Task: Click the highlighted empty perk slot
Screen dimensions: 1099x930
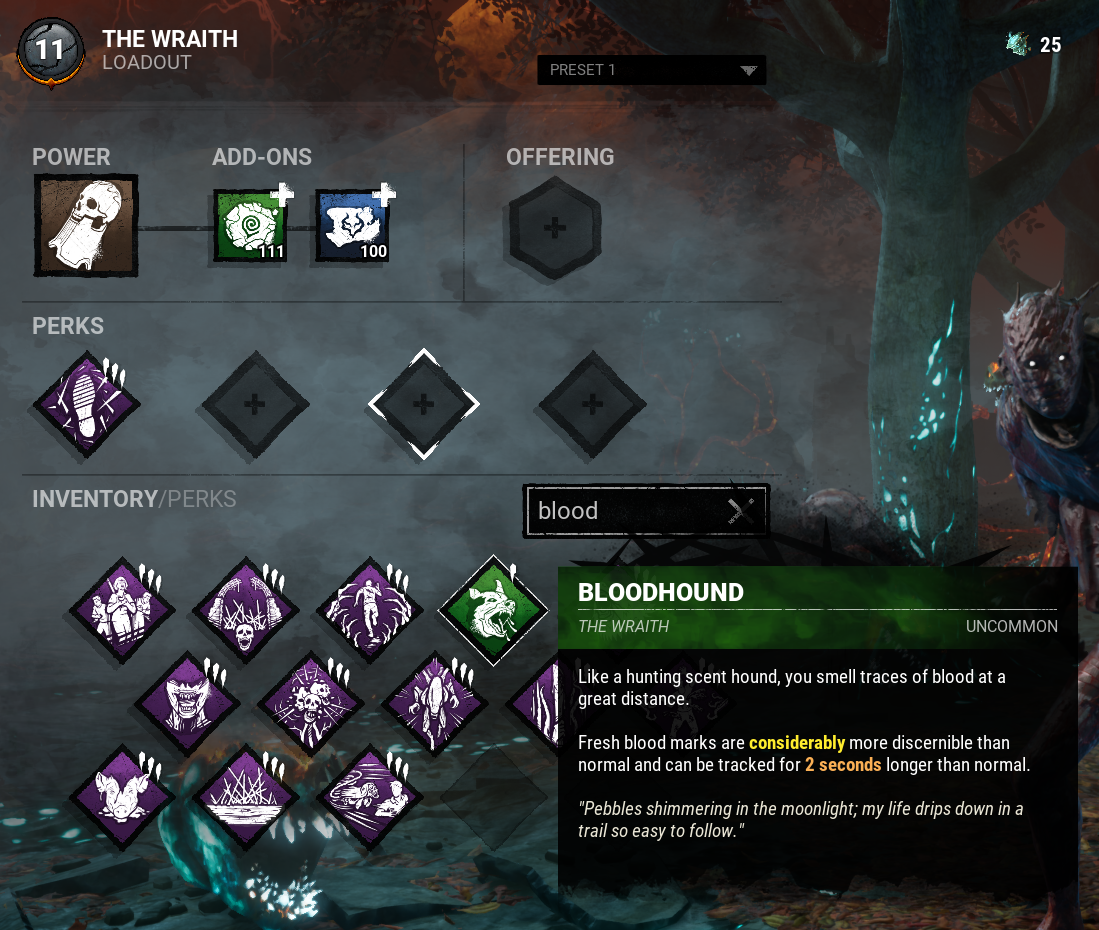Action: pyautogui.click(x=424, y=404)
